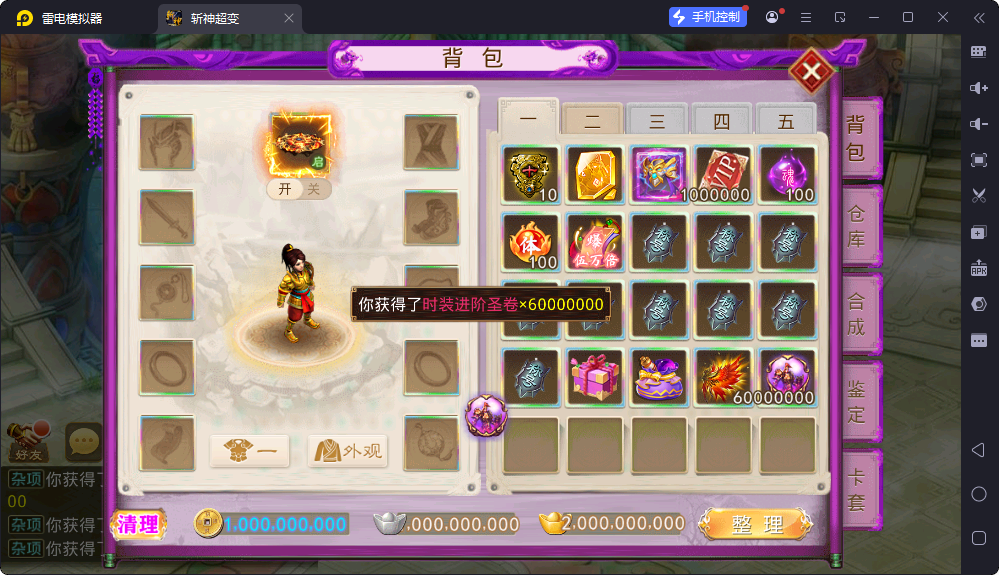The height and width of the screenshot is (575, 999).
Task: Select the purple soul potion with 100
Action: (787, 174)
